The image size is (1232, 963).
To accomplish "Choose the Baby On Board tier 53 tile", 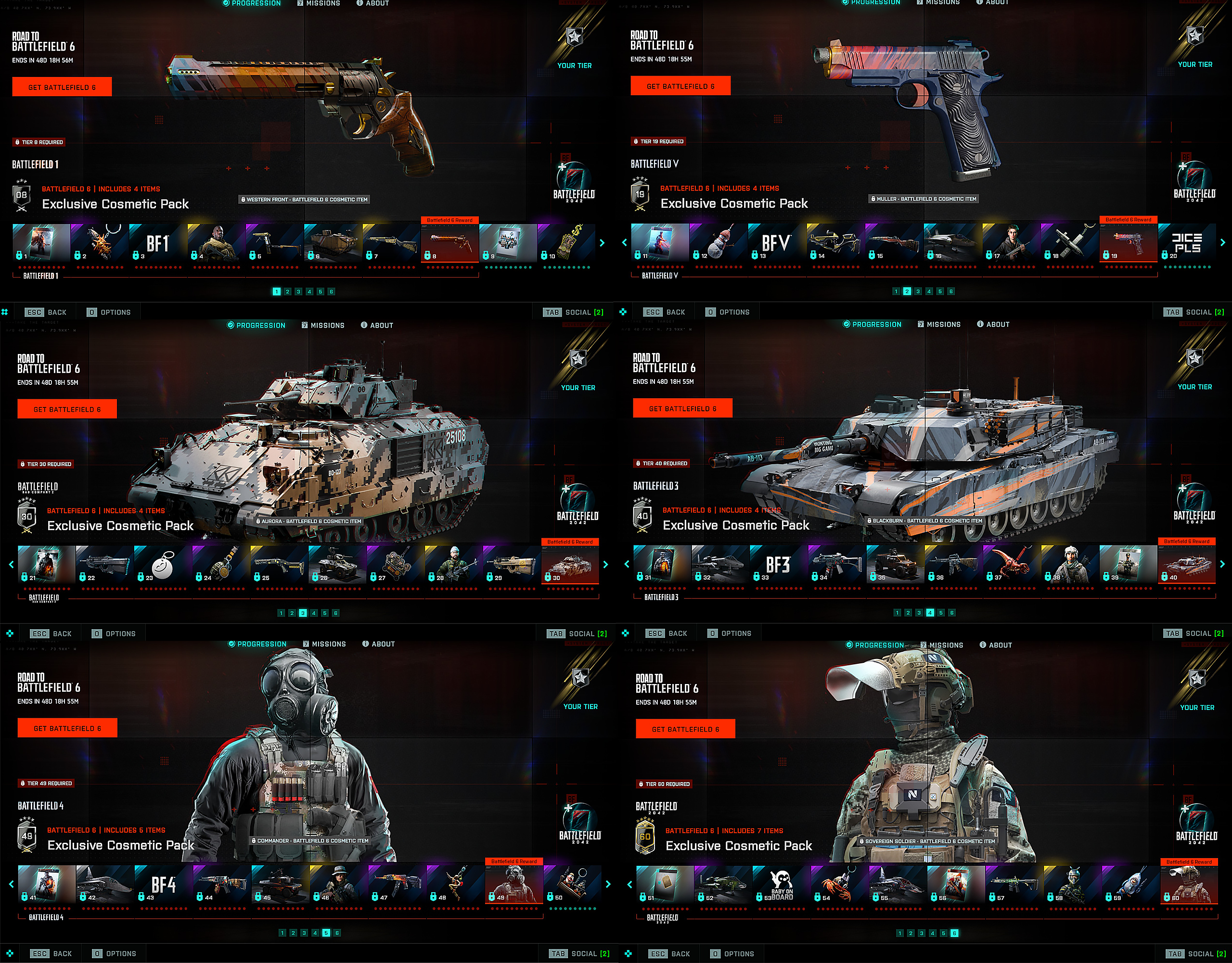I will tap(782, 885).
